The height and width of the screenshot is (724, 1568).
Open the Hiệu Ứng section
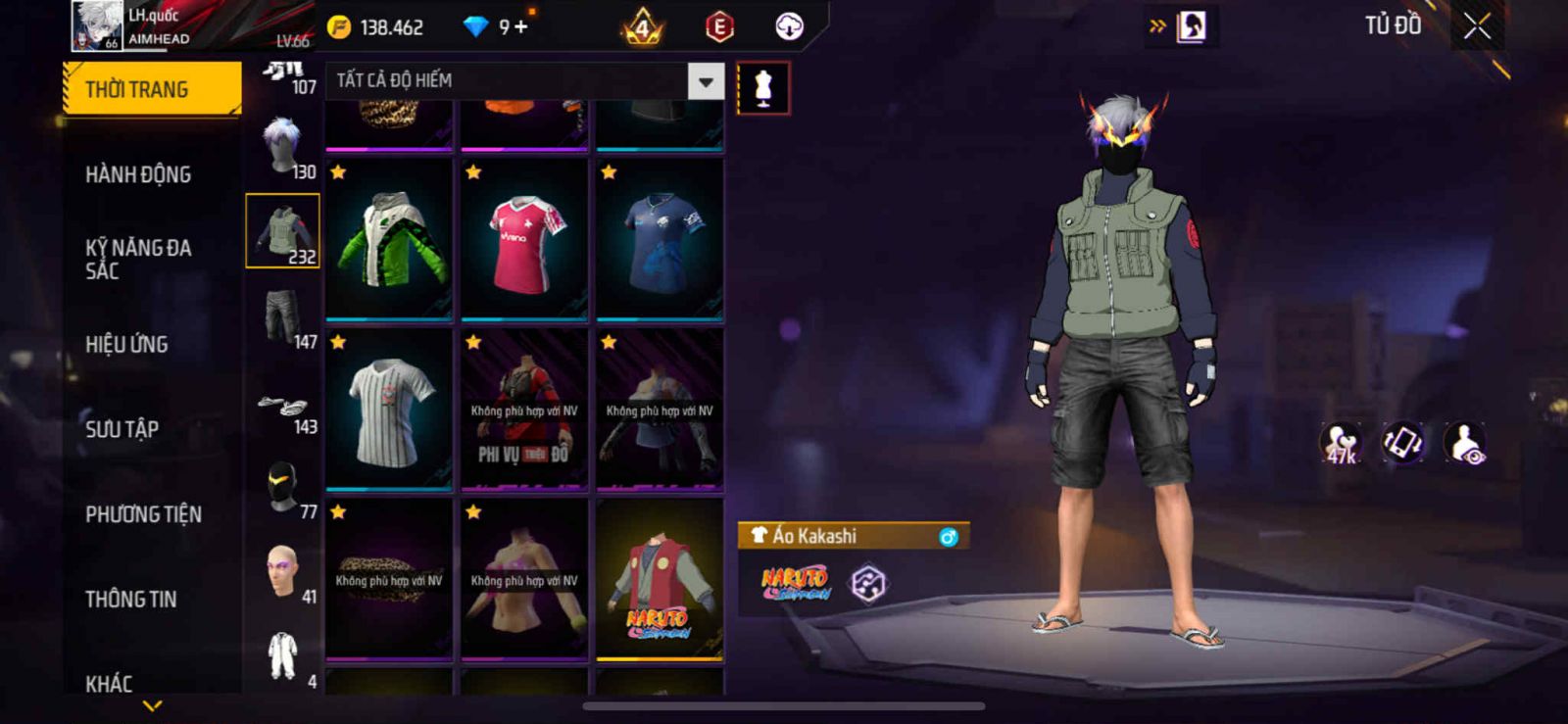click(126, 344)
